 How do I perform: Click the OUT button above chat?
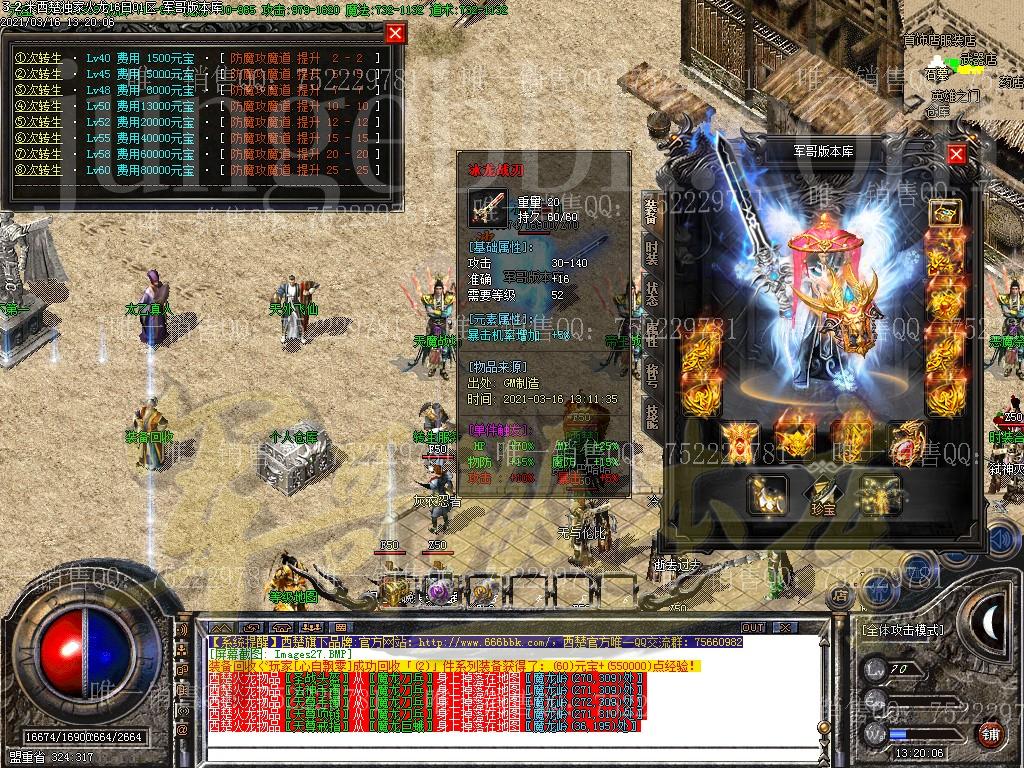point(753,627)
